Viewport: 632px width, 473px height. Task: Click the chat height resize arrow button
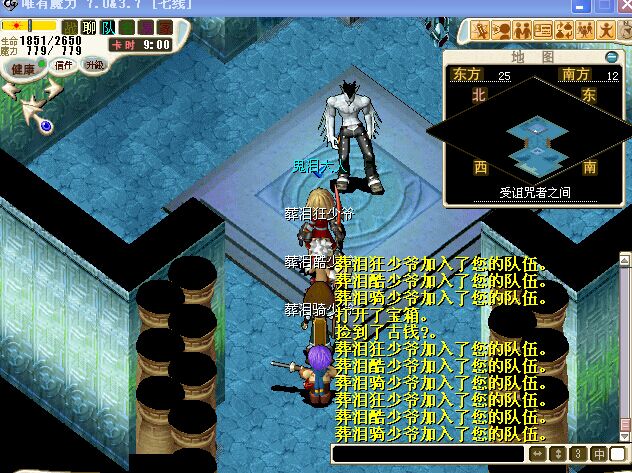560,455
